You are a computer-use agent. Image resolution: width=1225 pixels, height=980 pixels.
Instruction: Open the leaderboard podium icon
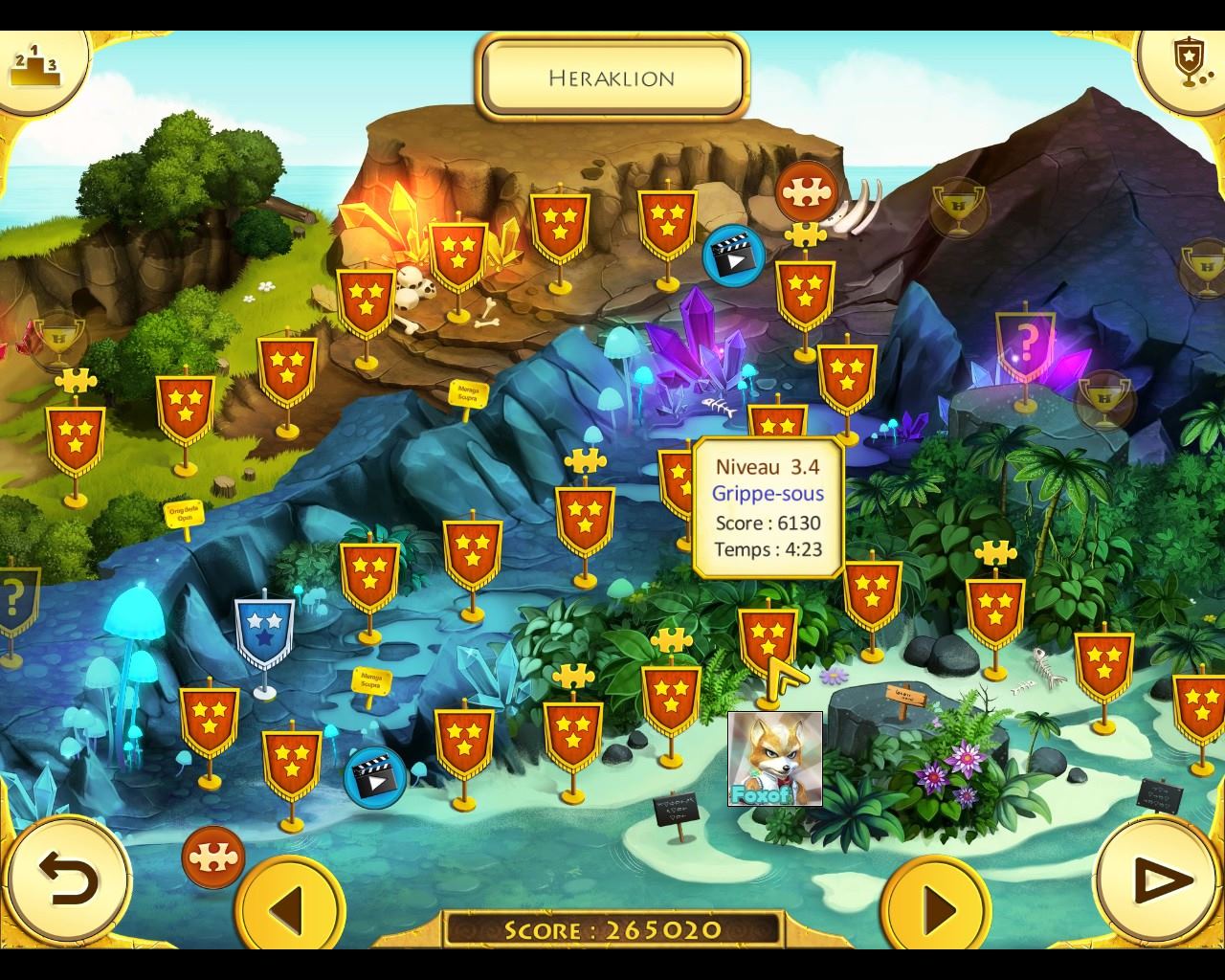[34, 65]
